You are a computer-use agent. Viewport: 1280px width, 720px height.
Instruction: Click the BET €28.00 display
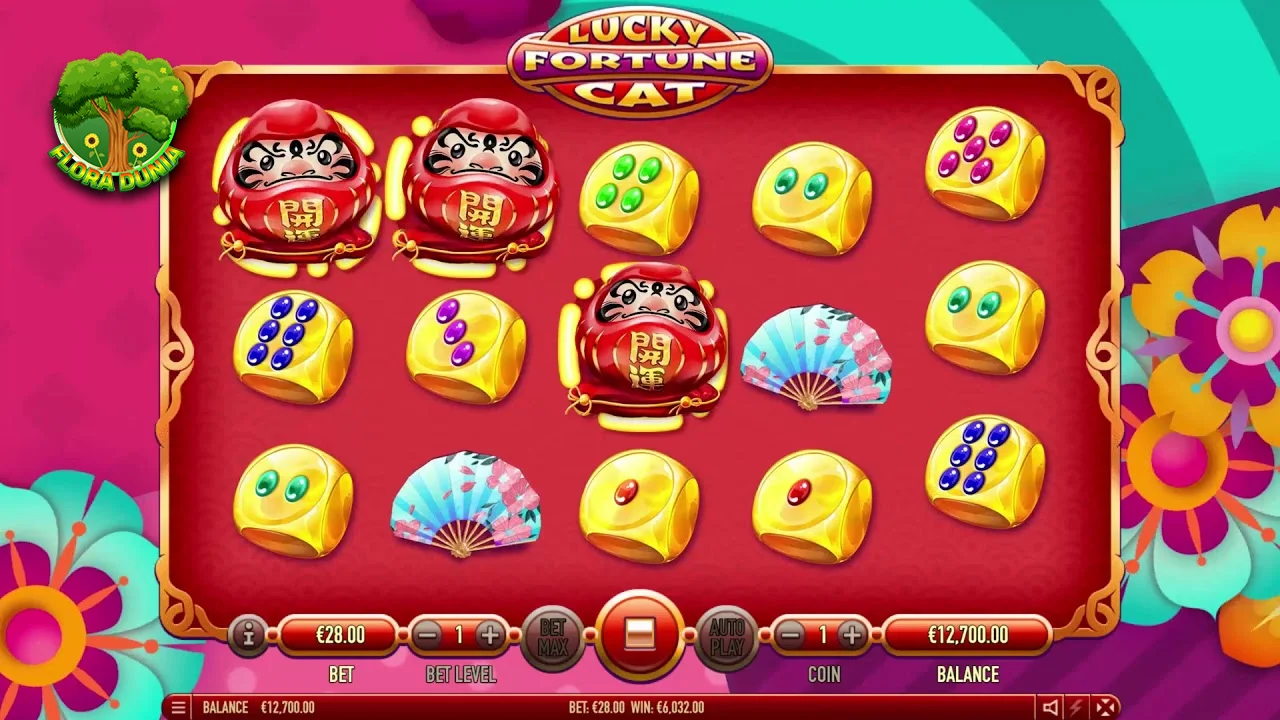click(x=340, y=633)
